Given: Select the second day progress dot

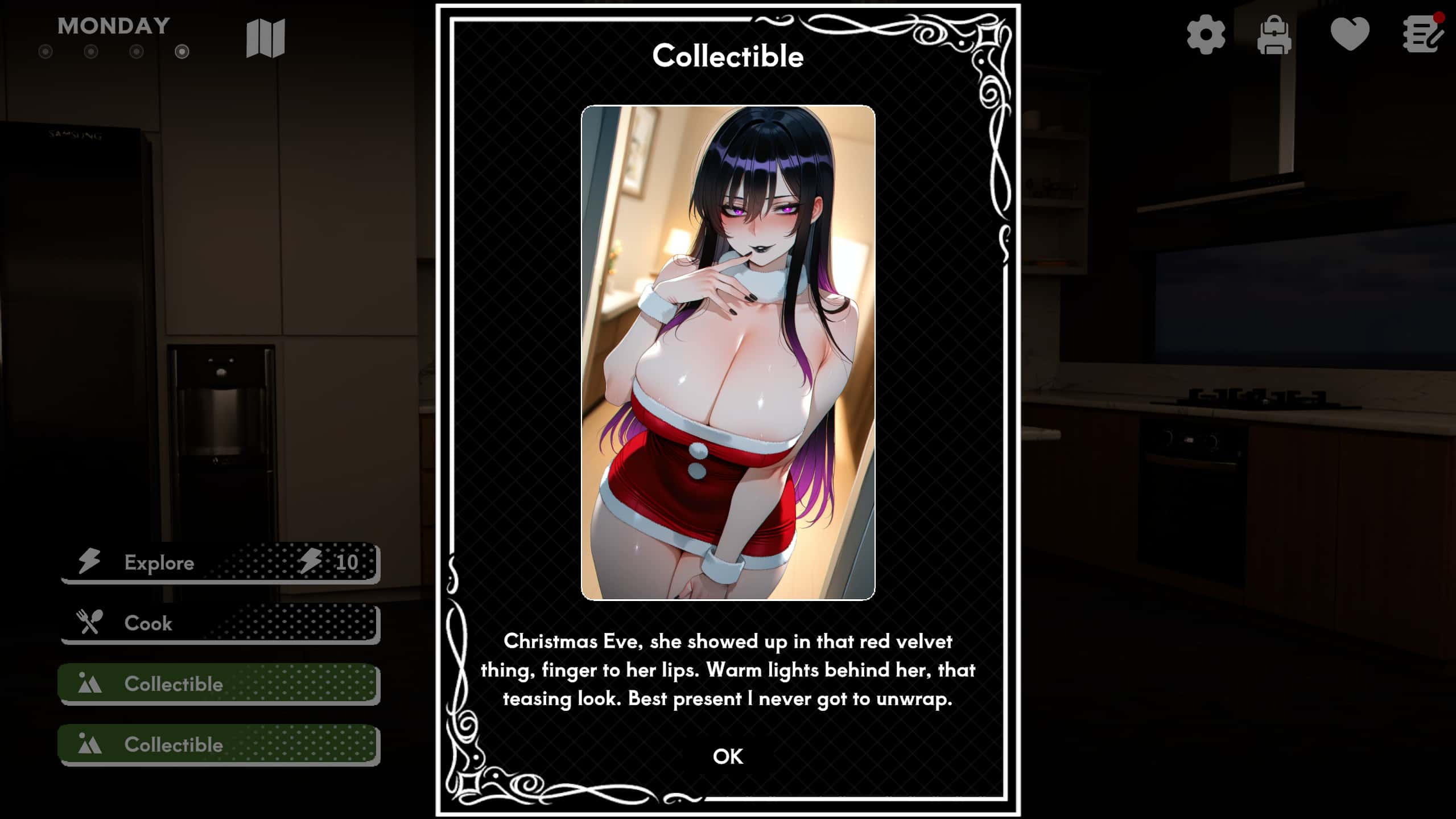Looking at the screenshot, I should pyautogui.click(x=91, y=52).
